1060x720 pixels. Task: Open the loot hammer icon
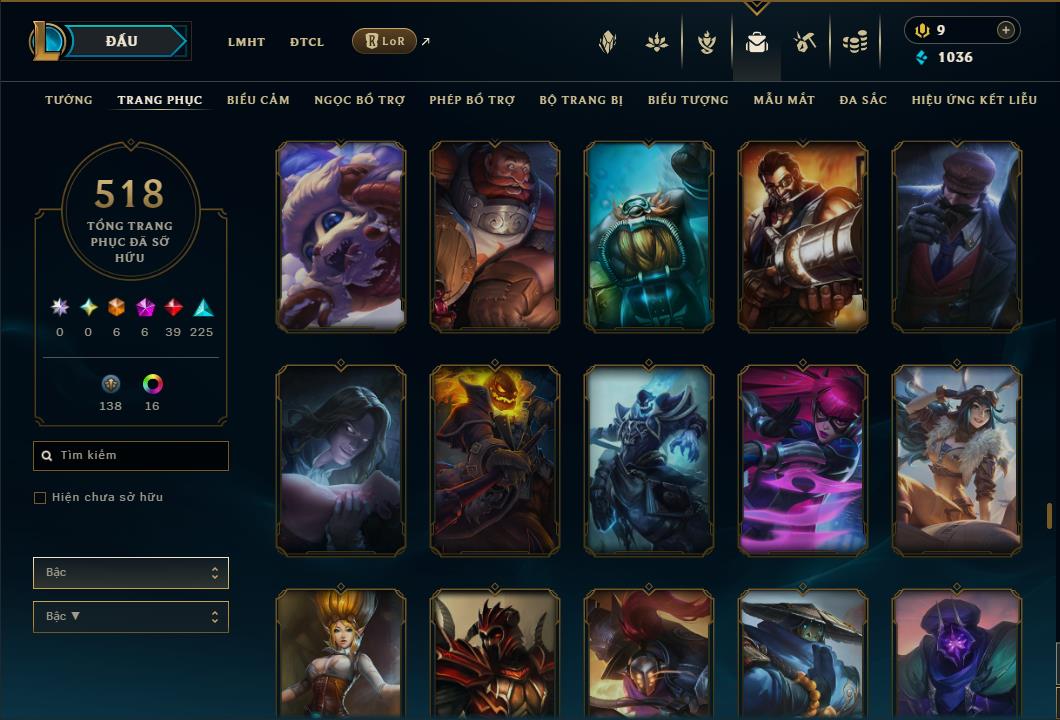(x=805, y=42)
